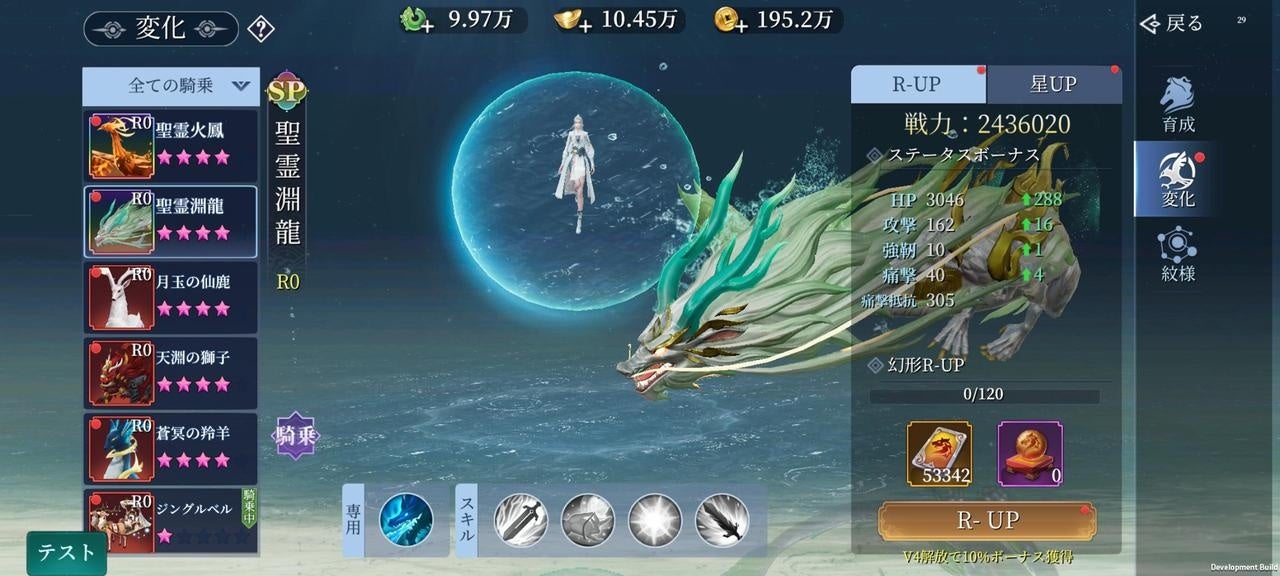Select the 聖霊火鳳 mount row
The image size is (1280, 576).
click(x=171, y=144)
